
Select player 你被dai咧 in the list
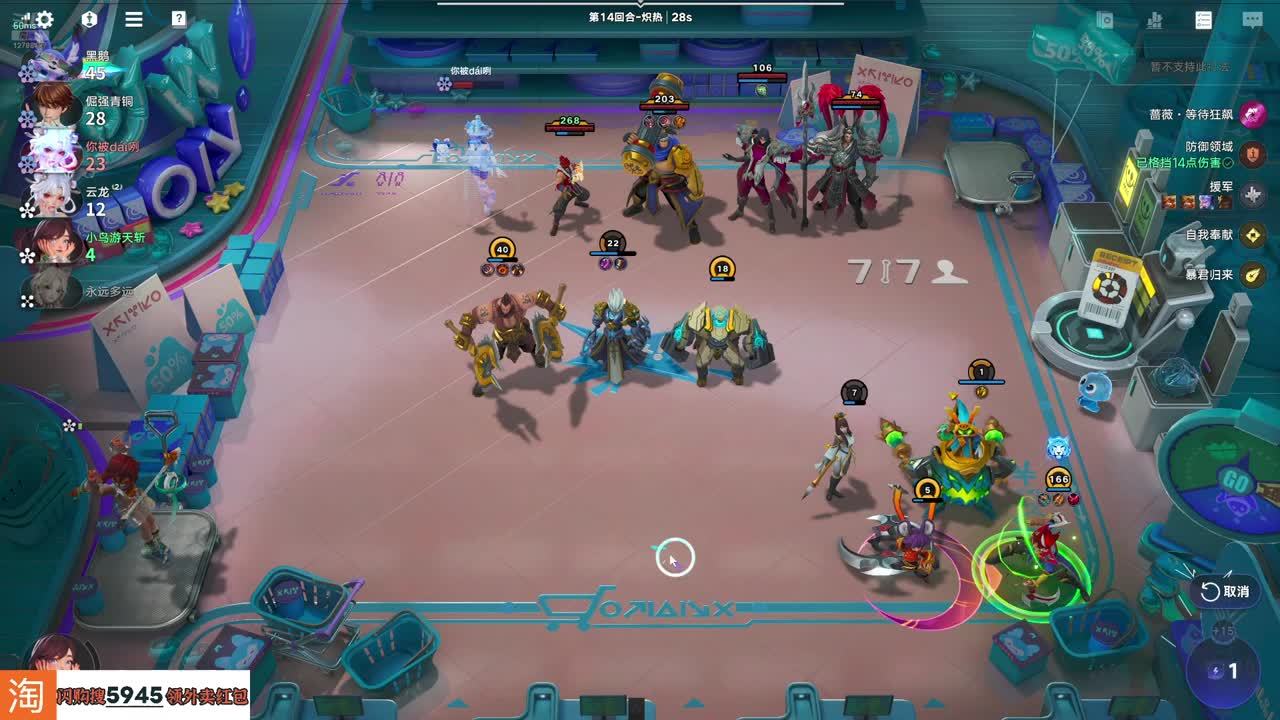pyautogui.click(x=54, y=155)
